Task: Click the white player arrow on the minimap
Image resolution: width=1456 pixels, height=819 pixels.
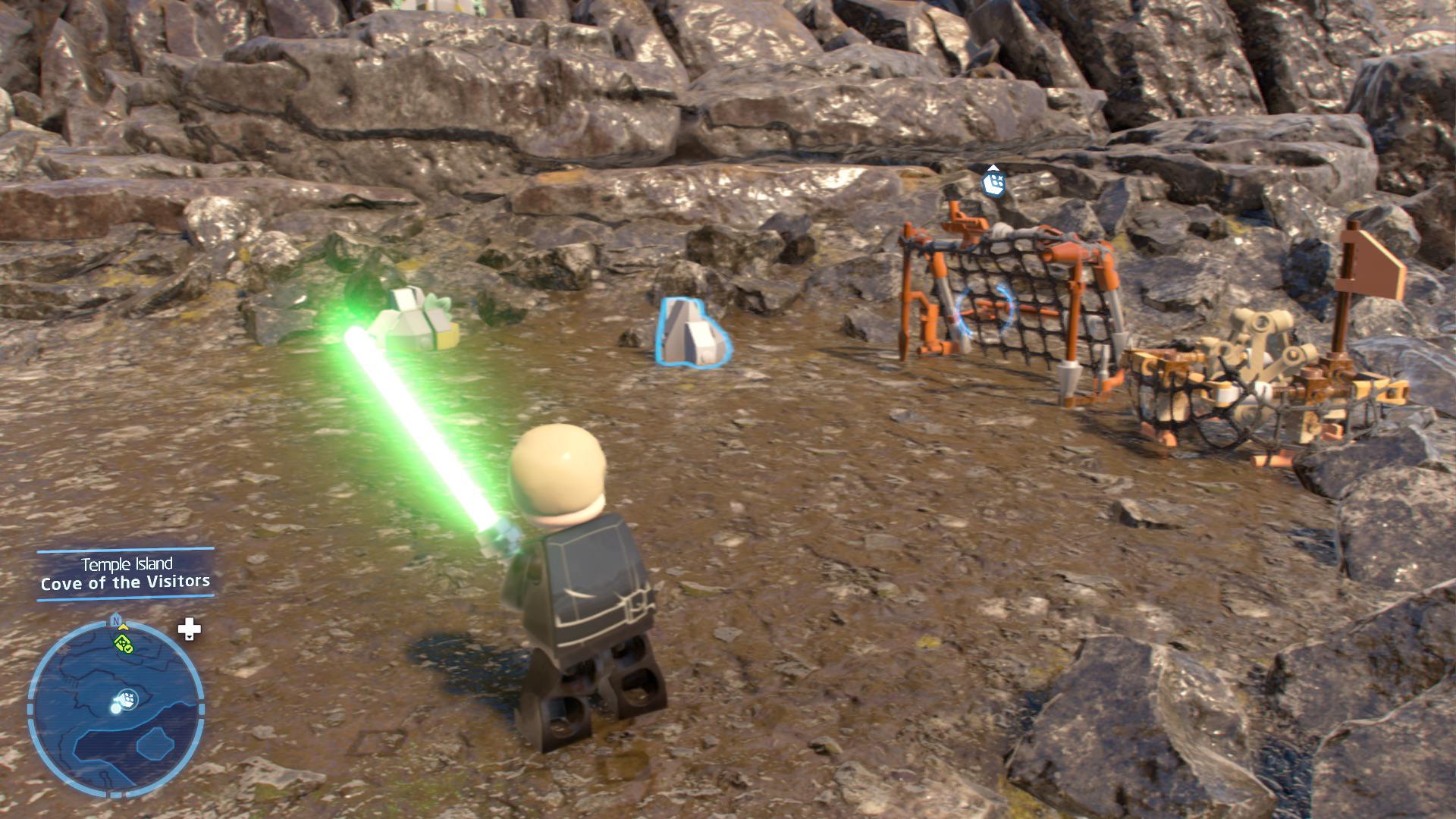Action: [x=126, y=698]
